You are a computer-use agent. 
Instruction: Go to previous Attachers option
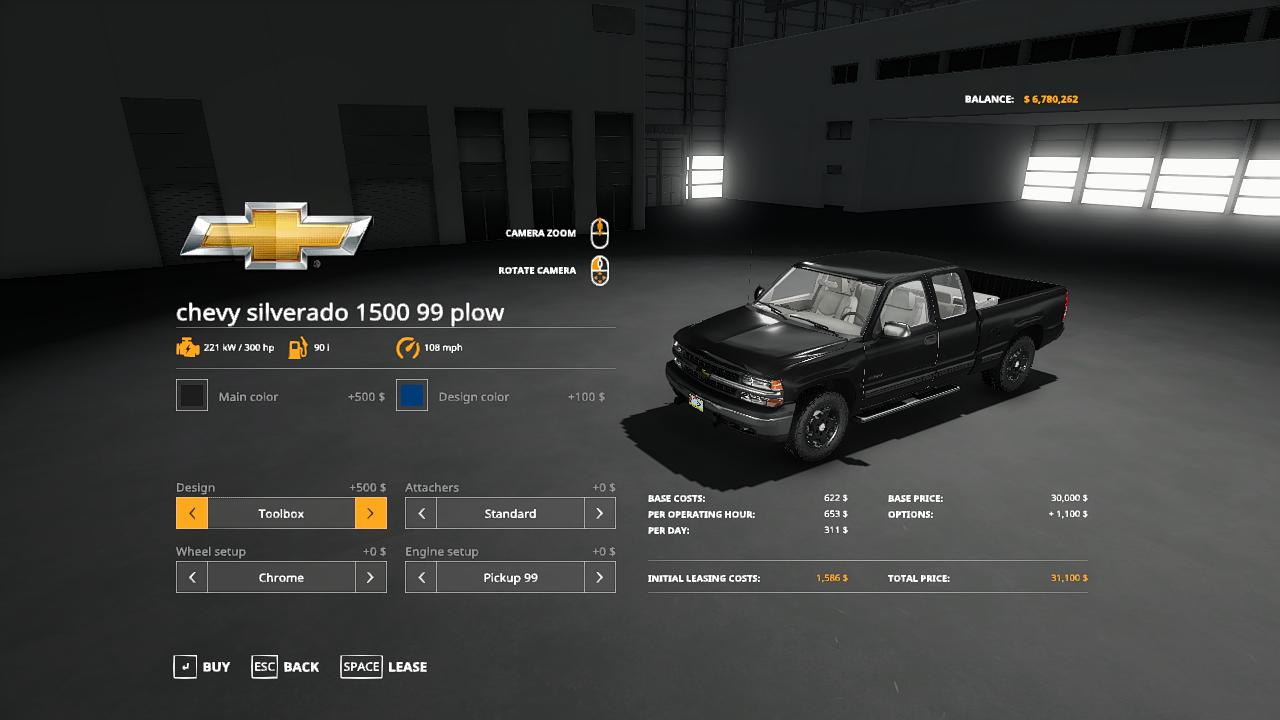[421, 514]
